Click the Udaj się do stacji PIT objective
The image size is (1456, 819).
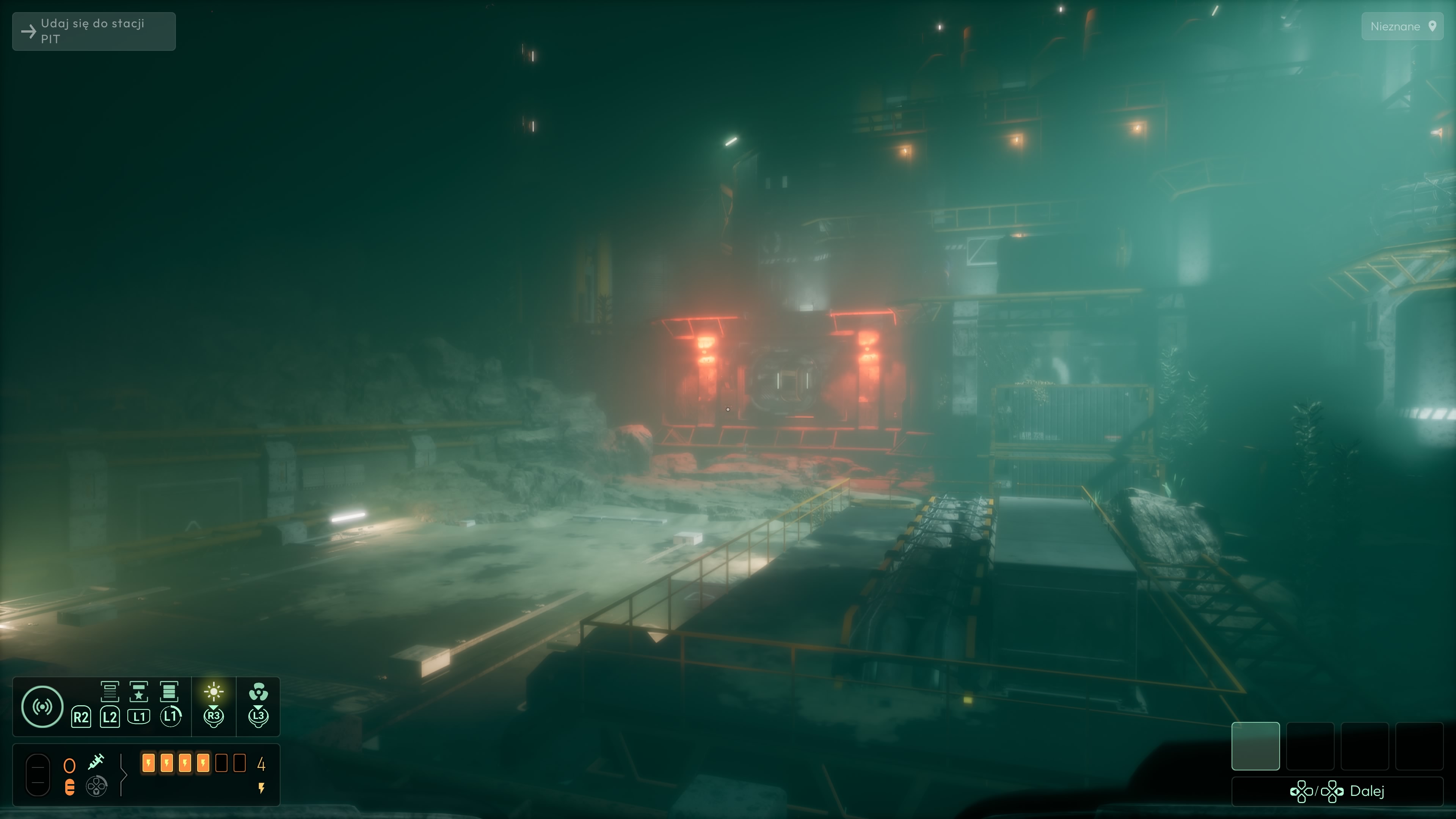[x=92, y=31]
